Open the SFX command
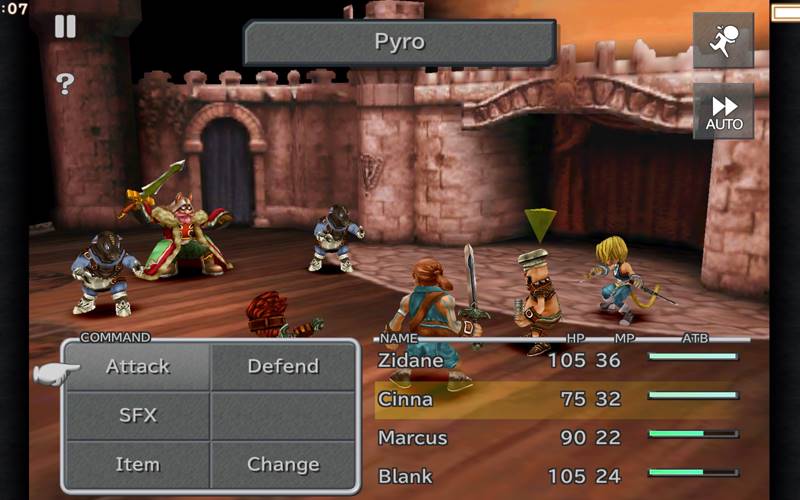Image resolution: width=800 pixels, height=500 pixels. coord(137,415)
